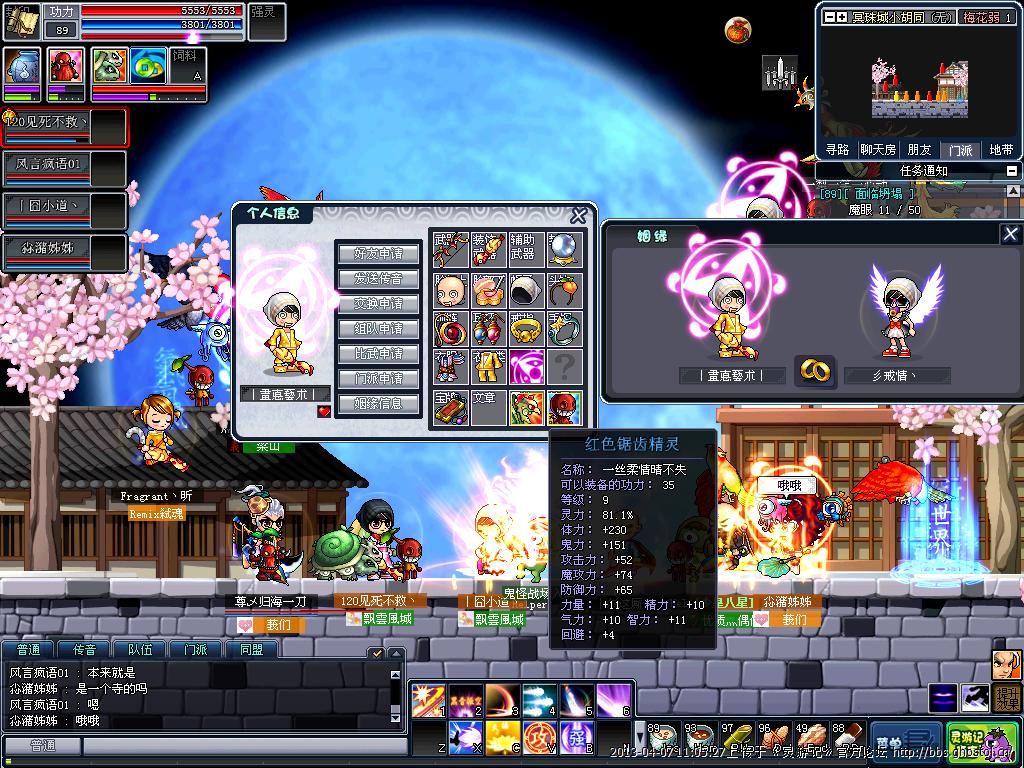1024x768 pixels.
Task: Select the crystal ball equipment slot
Action: (564, 250)
